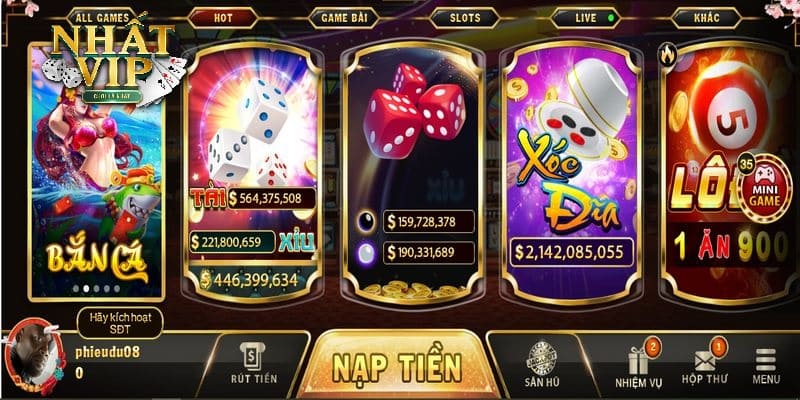Open the Menu hamburger button
The height and width of the screenshot is (400, 800).
tap(767, 366)
